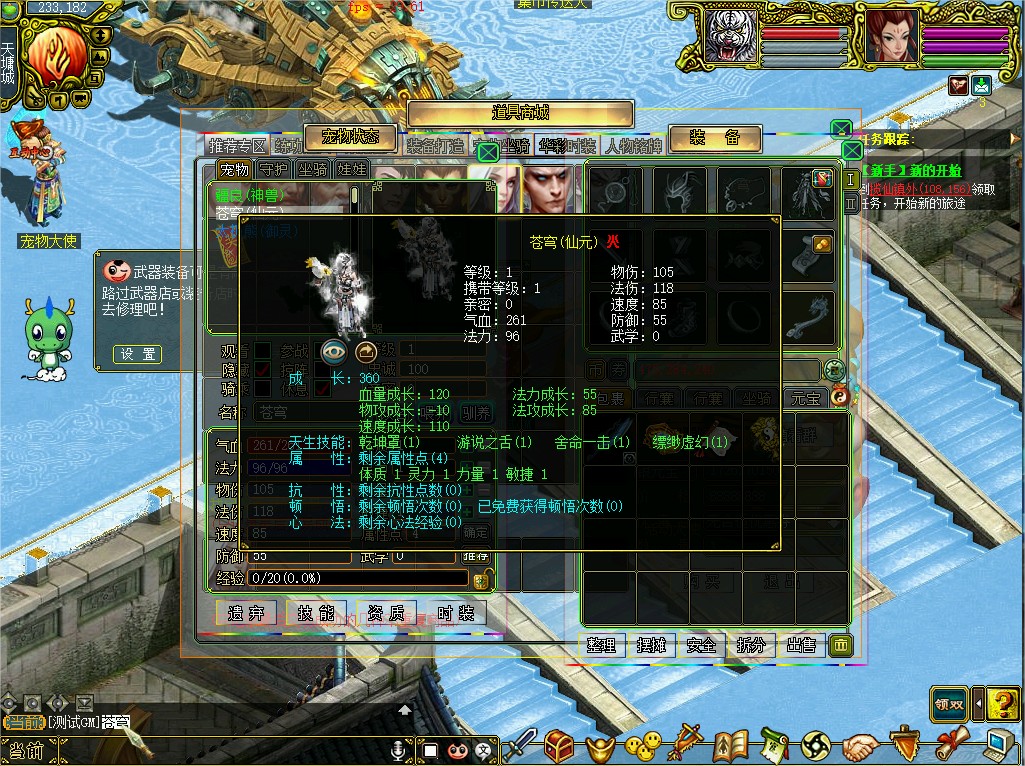The image size is (1025, 766).
Task: Click the 设置 (settings) button in tip bubble
Action: tap(137, 354)
